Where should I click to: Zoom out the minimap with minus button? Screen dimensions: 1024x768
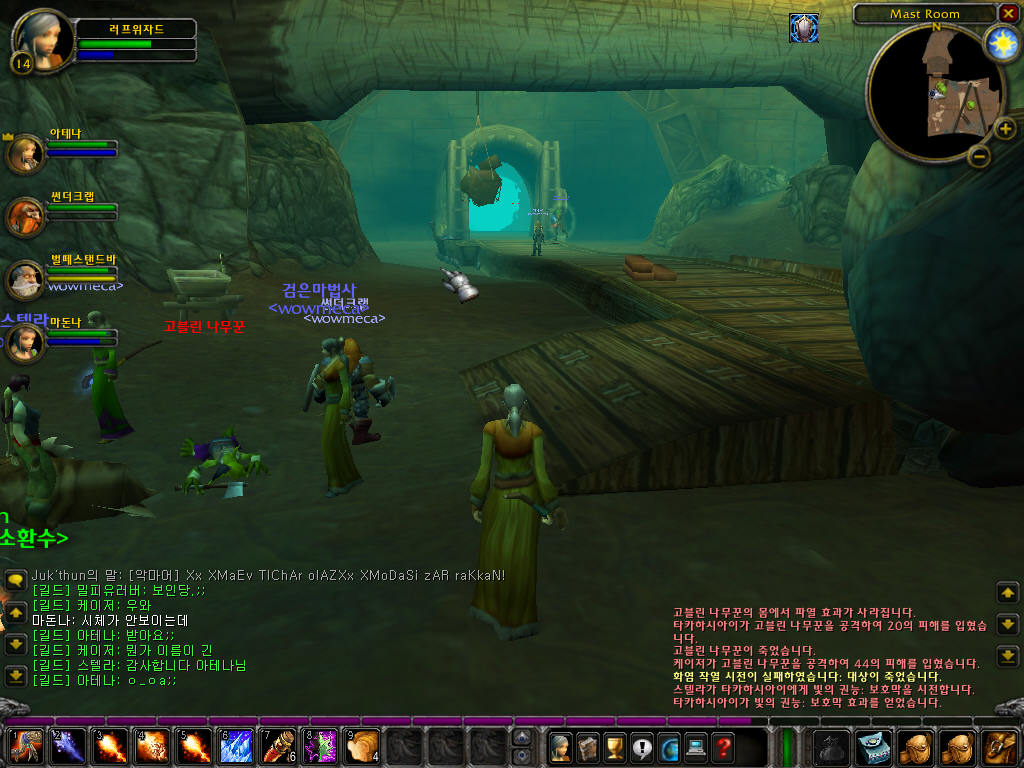[979, 156]
